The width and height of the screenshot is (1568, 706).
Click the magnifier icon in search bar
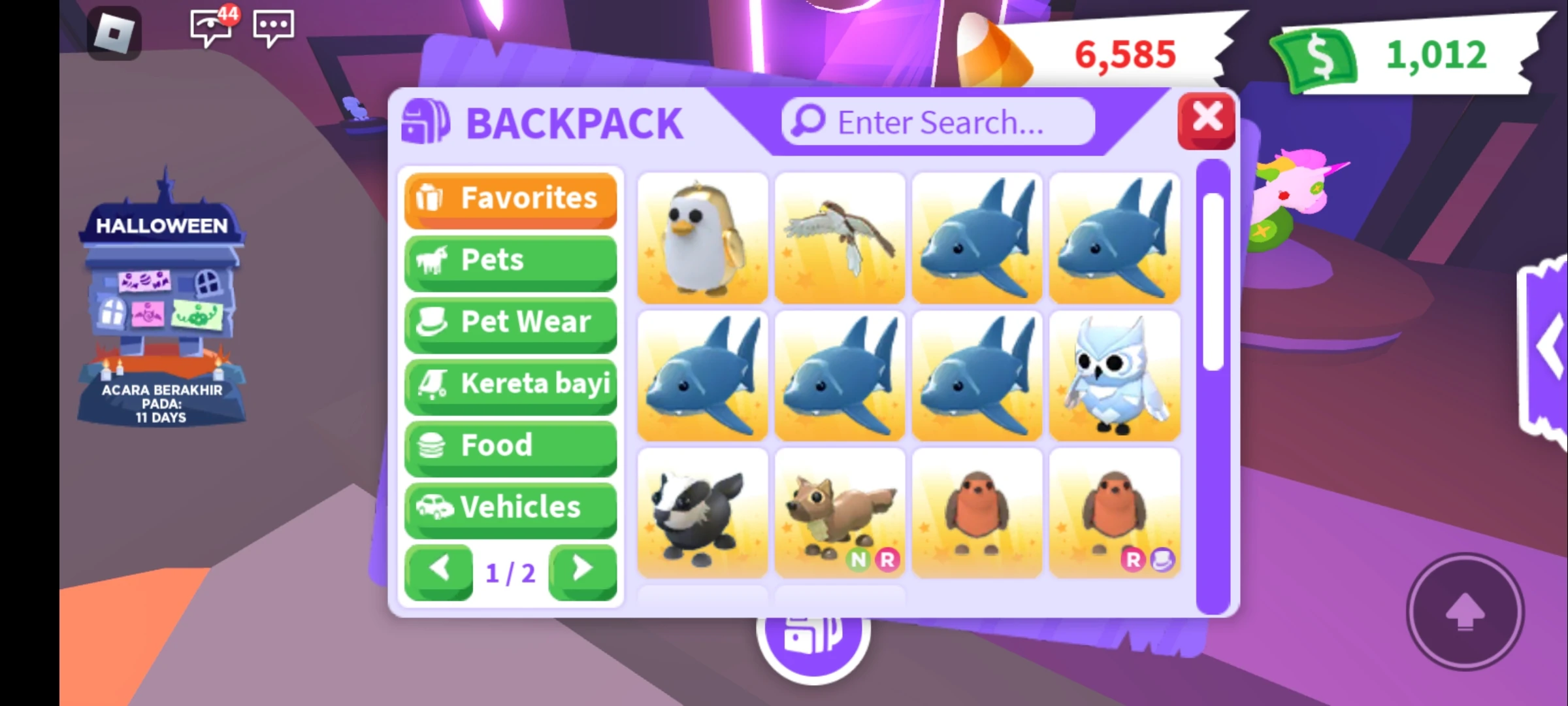click(808, 122)
